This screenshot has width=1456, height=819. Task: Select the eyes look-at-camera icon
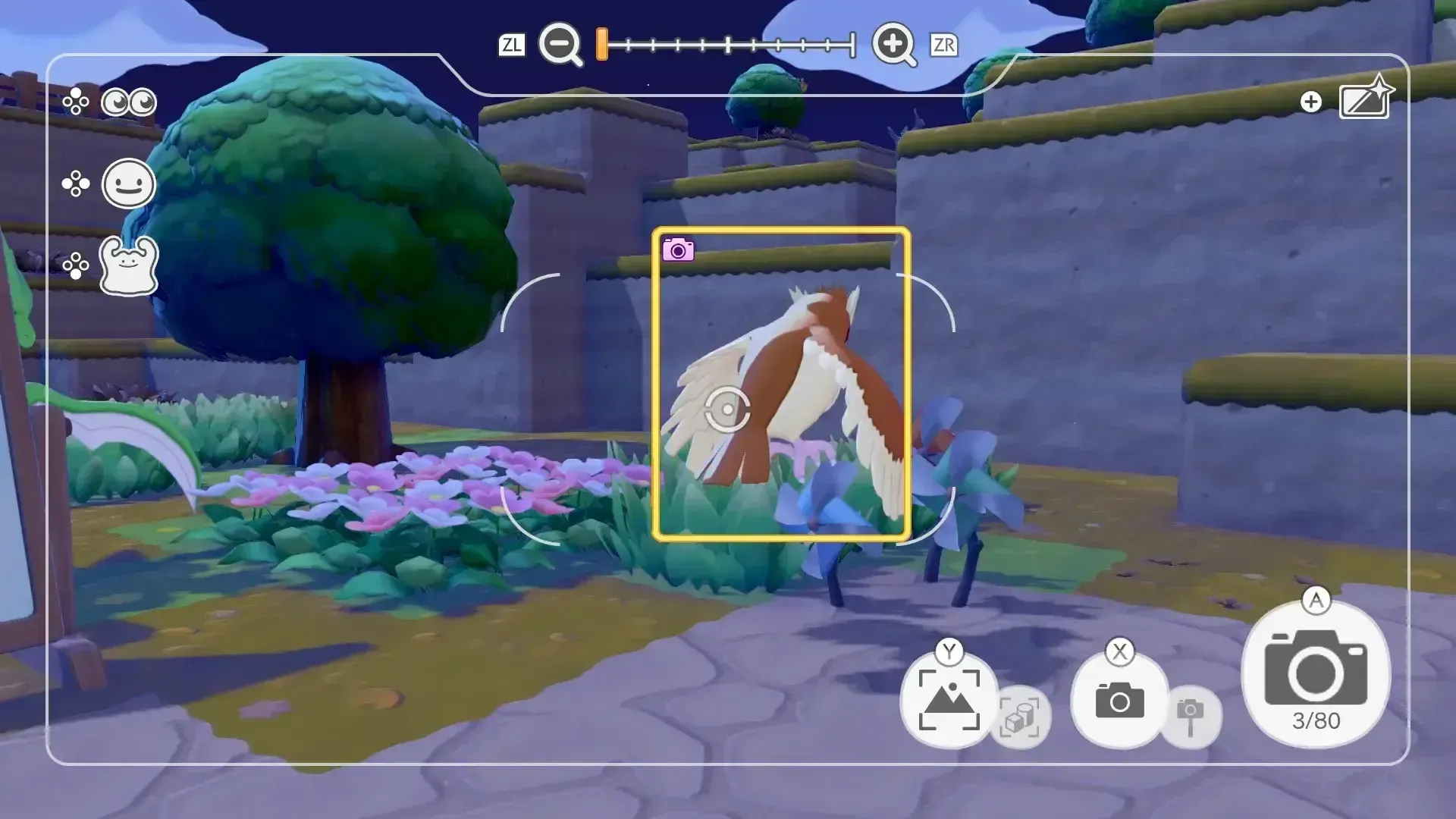[x=127, y=101]
